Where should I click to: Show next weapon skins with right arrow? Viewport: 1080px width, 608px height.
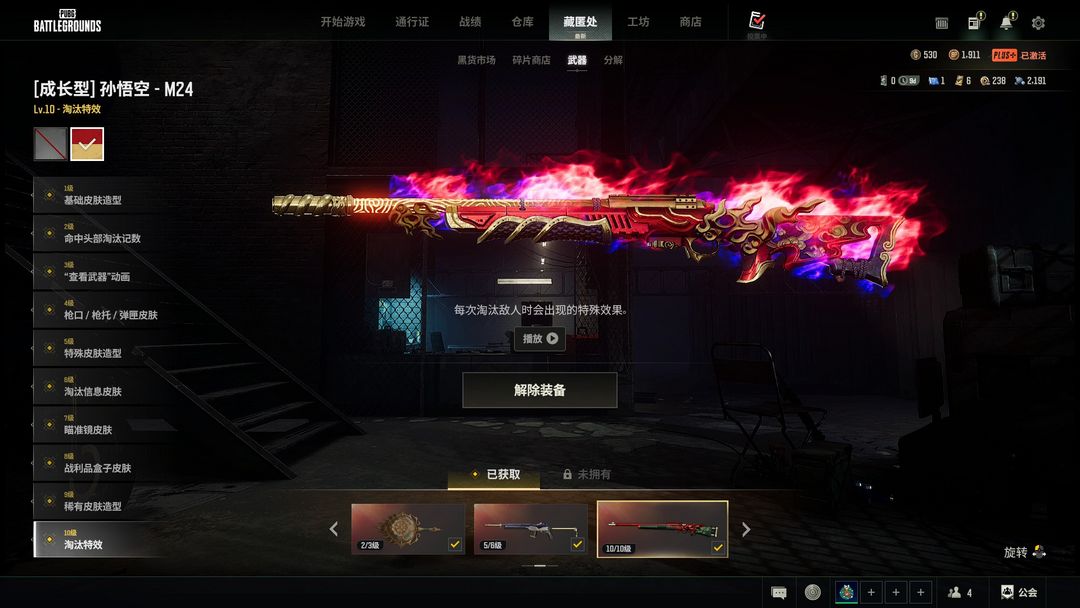pos(745,529)
